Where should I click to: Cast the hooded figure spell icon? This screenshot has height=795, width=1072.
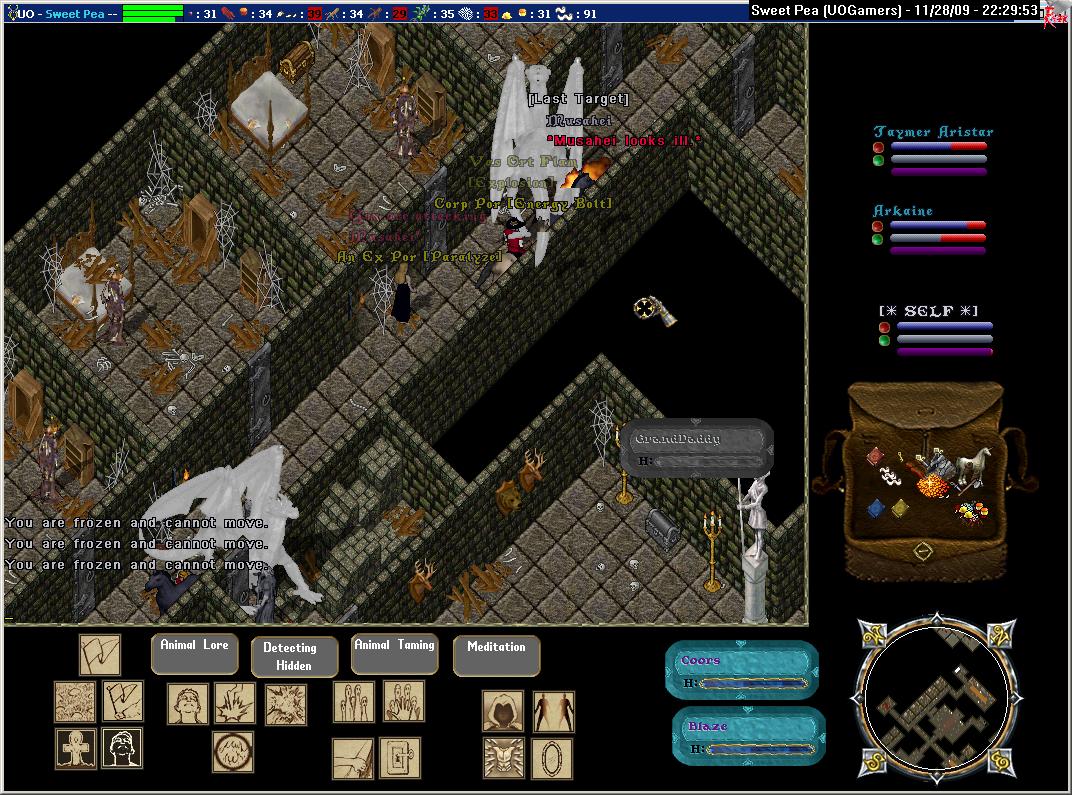click(x=503, y=710)
